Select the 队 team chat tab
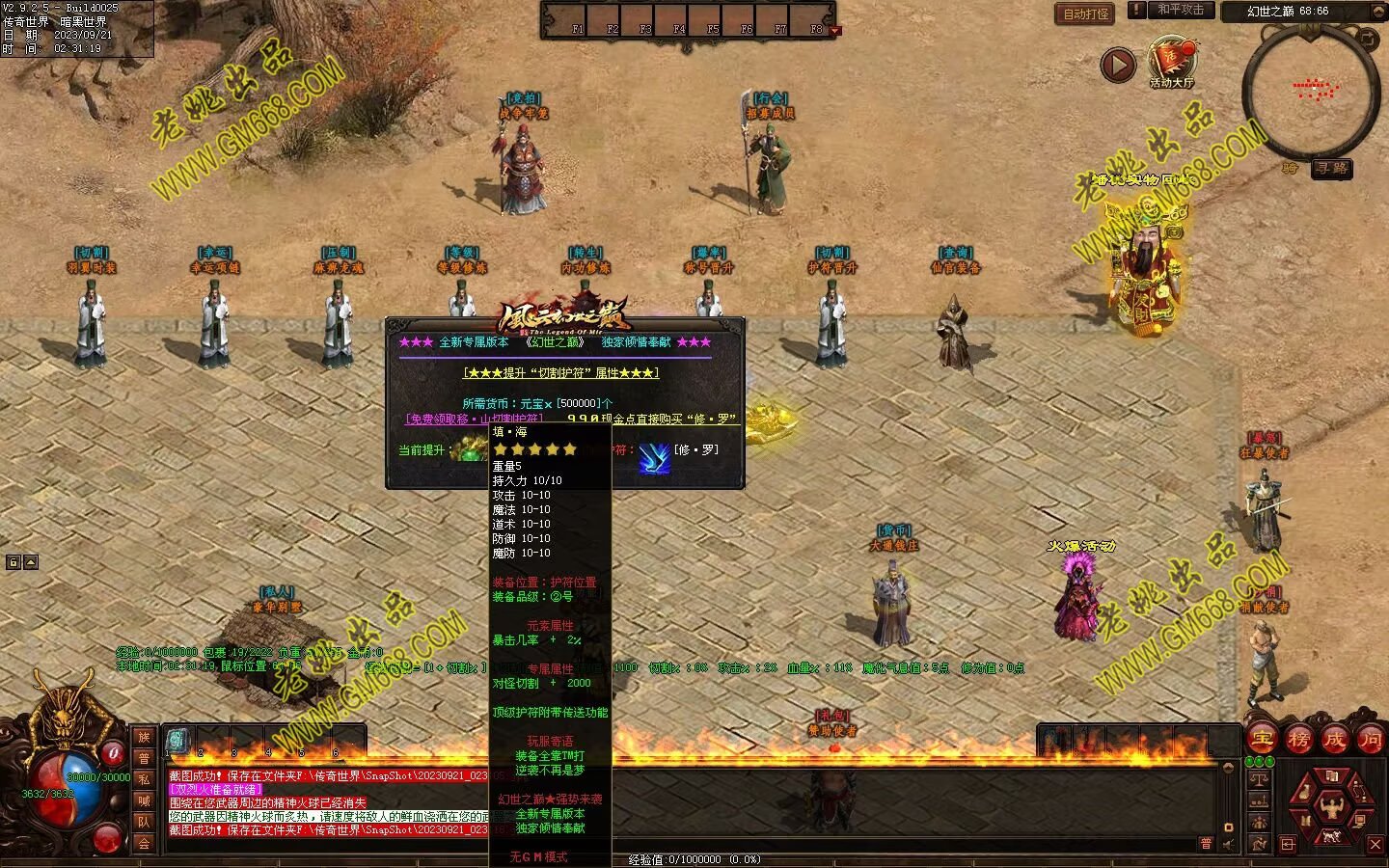 click(144, 822)
